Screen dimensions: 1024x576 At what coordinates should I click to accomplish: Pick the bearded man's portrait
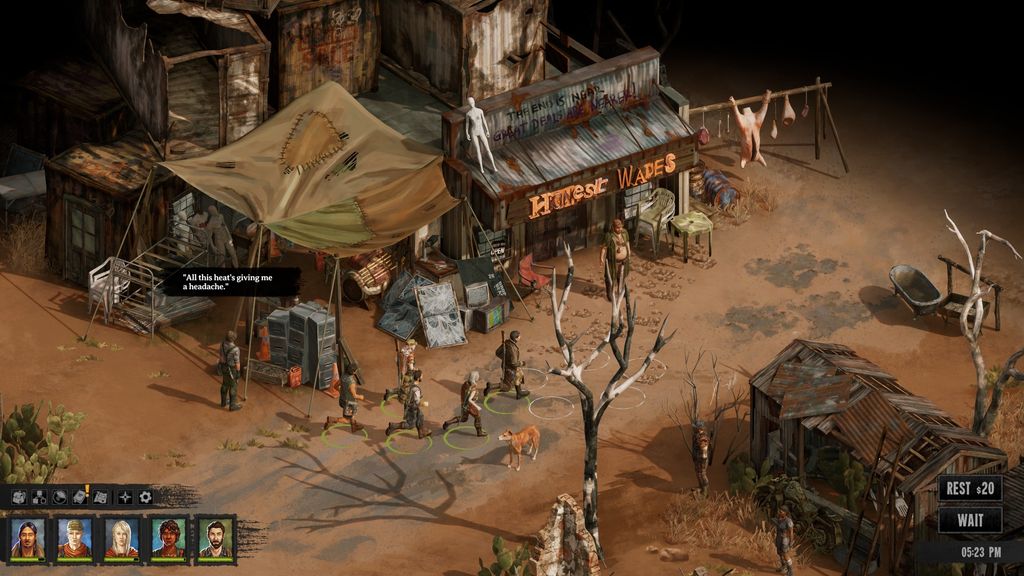tap(214, 537)
